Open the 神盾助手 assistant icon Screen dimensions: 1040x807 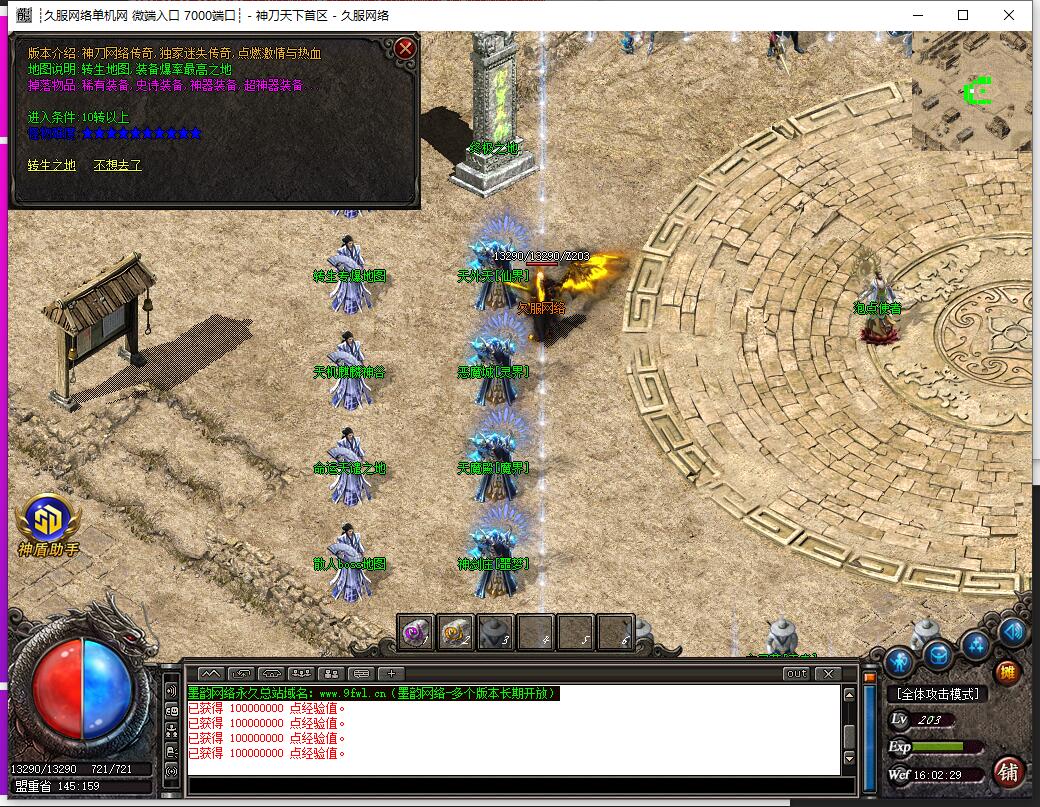[x=47, y=521]
